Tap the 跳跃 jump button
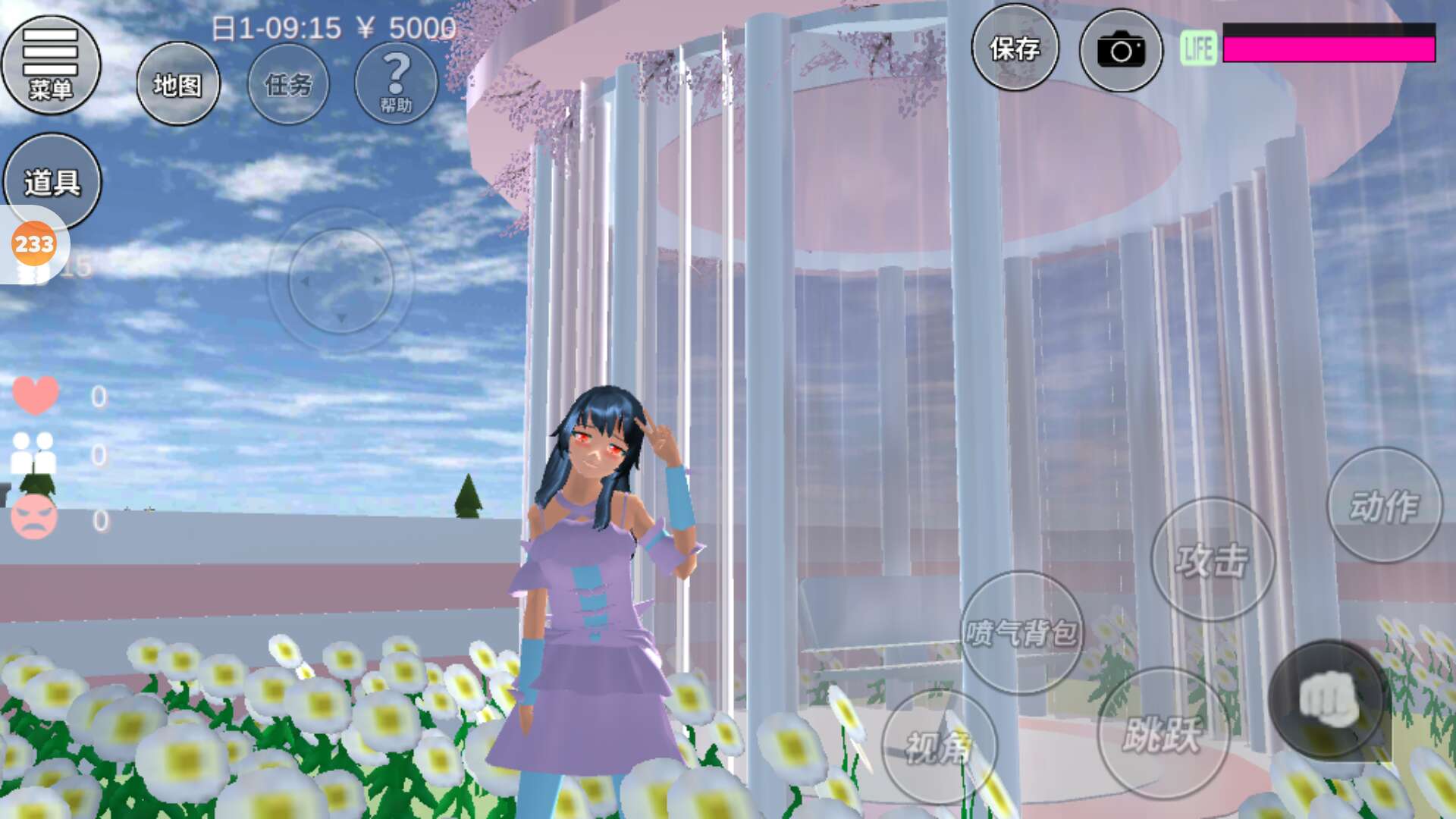Image resolution: width=1456 pixels, height=819 pixels. click(1162, 733)
